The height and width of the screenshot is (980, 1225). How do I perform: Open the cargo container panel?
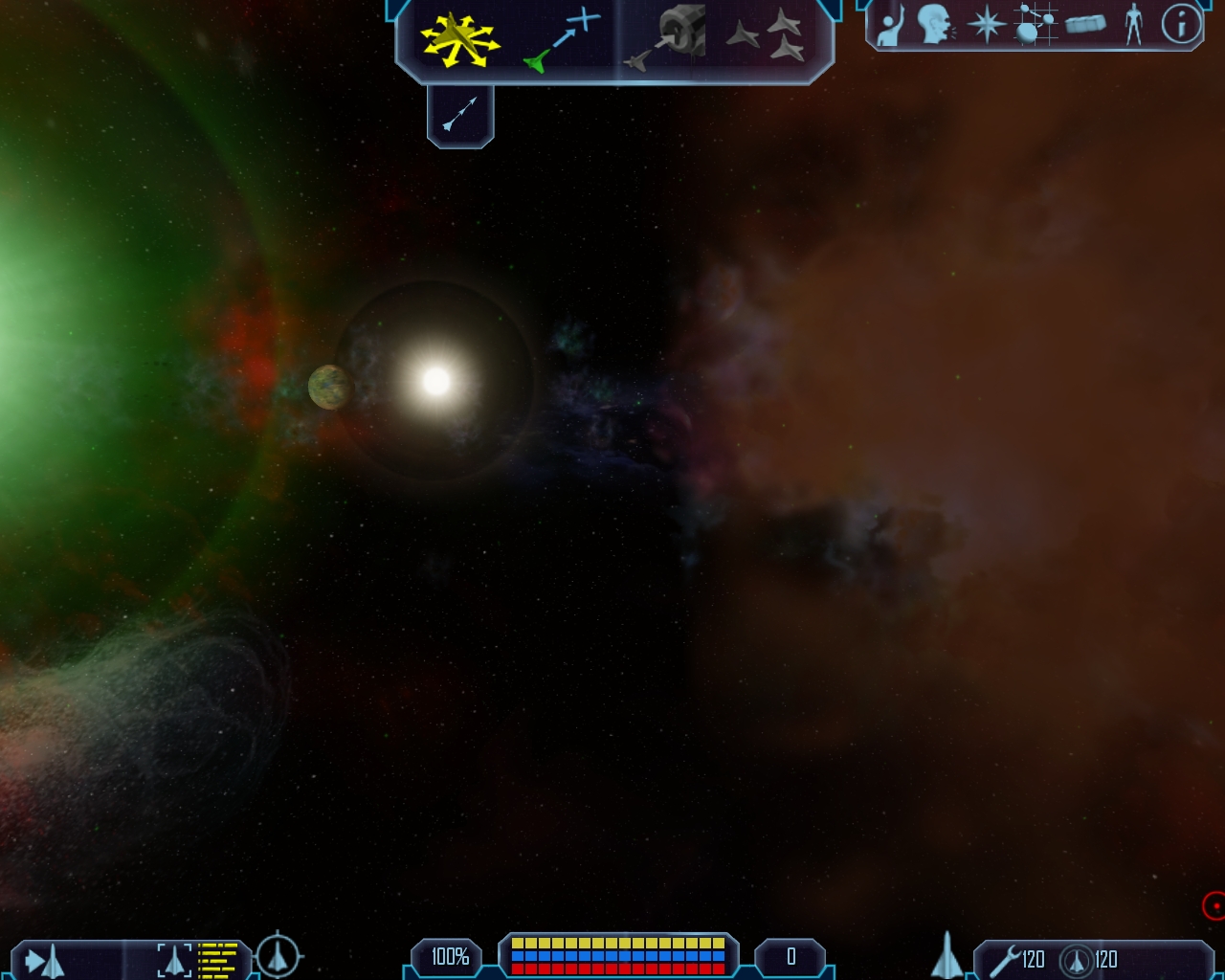[x=1085, y=24]
